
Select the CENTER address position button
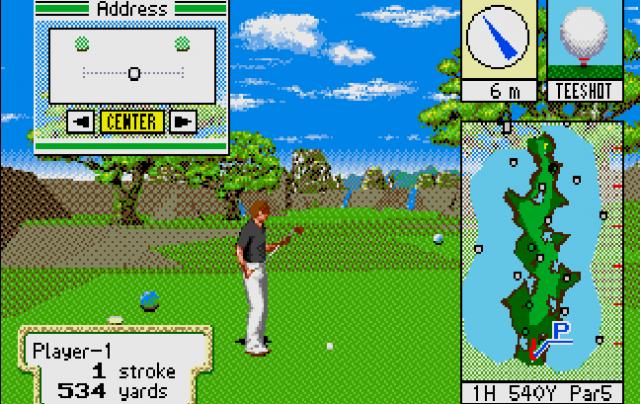(x=132, y=122)
